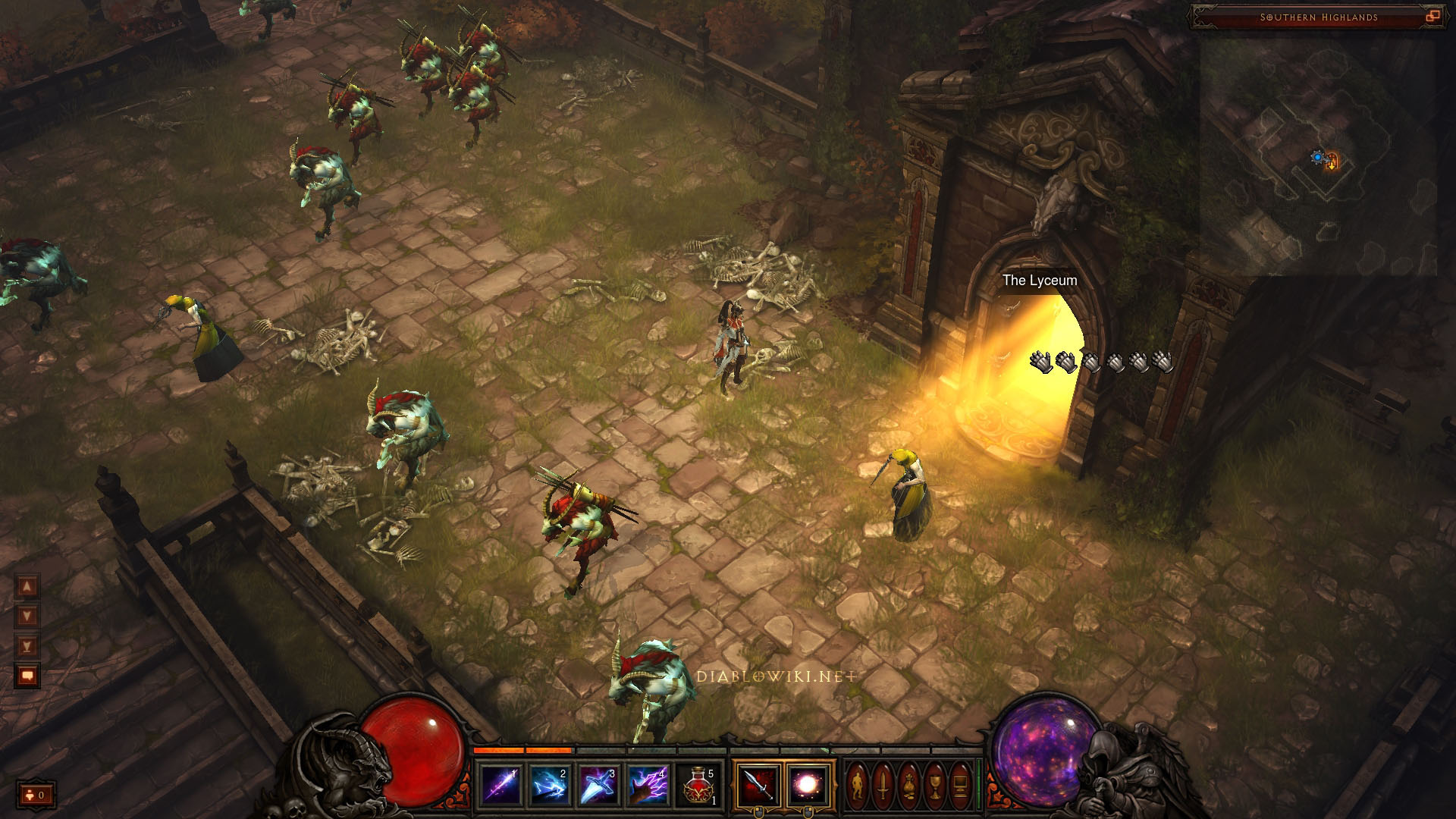Choose the glowing orb right-mouse skill
The image size is (1456, 819).
click(807, 785)
